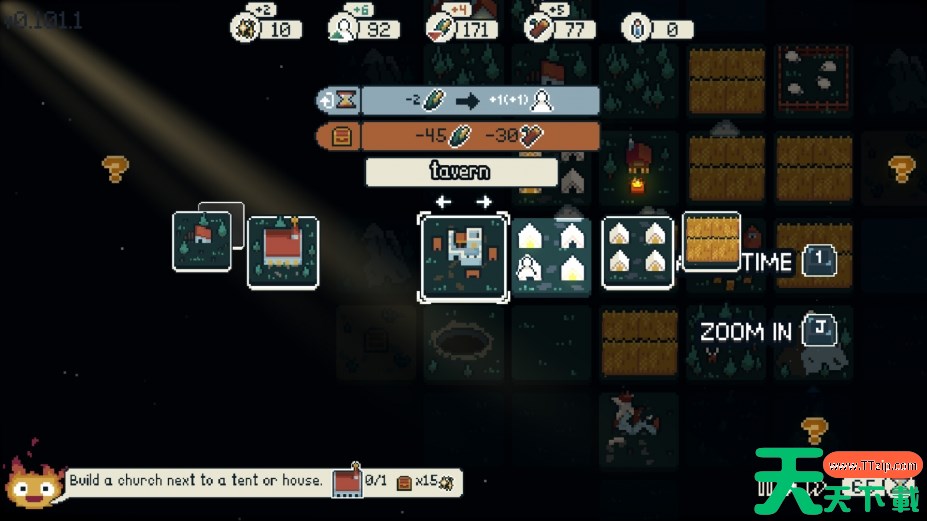The width and height of the screenshot is (927, 521).
Task: Click the left arrow above the tavern card
Action: (x=443, y=202)
